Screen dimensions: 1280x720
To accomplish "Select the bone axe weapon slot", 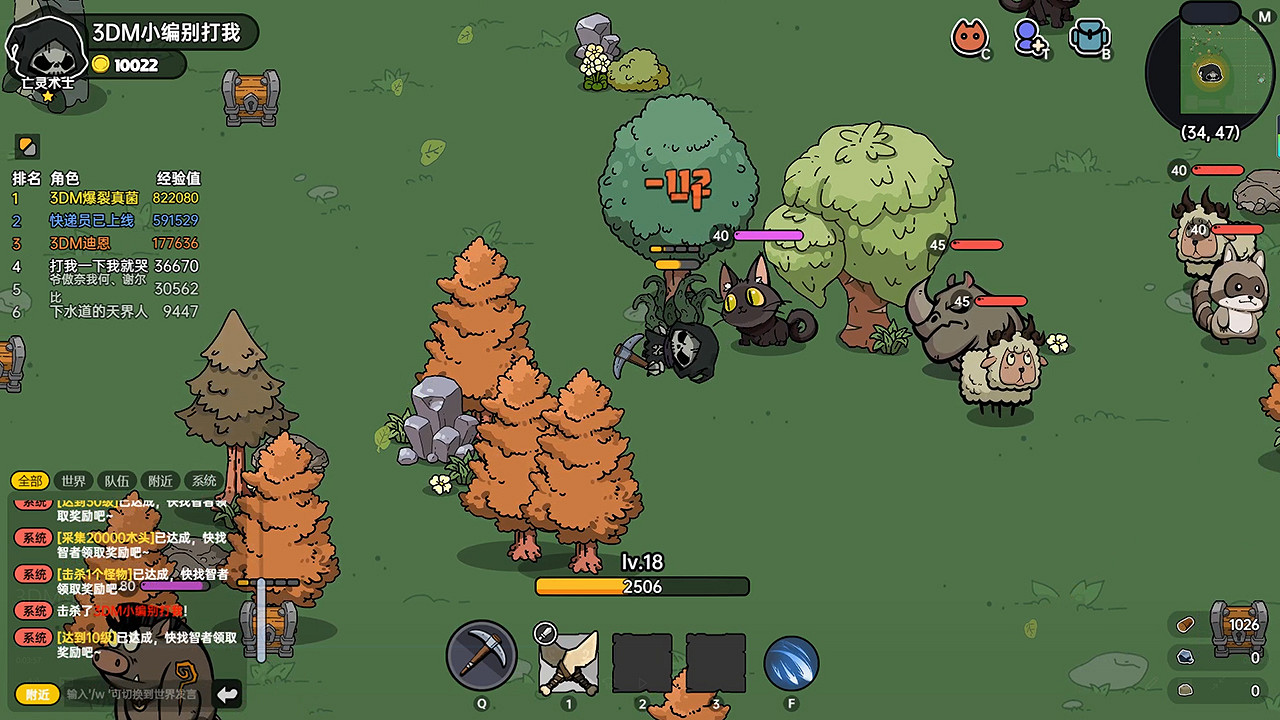I will click(x=568, y=662).
